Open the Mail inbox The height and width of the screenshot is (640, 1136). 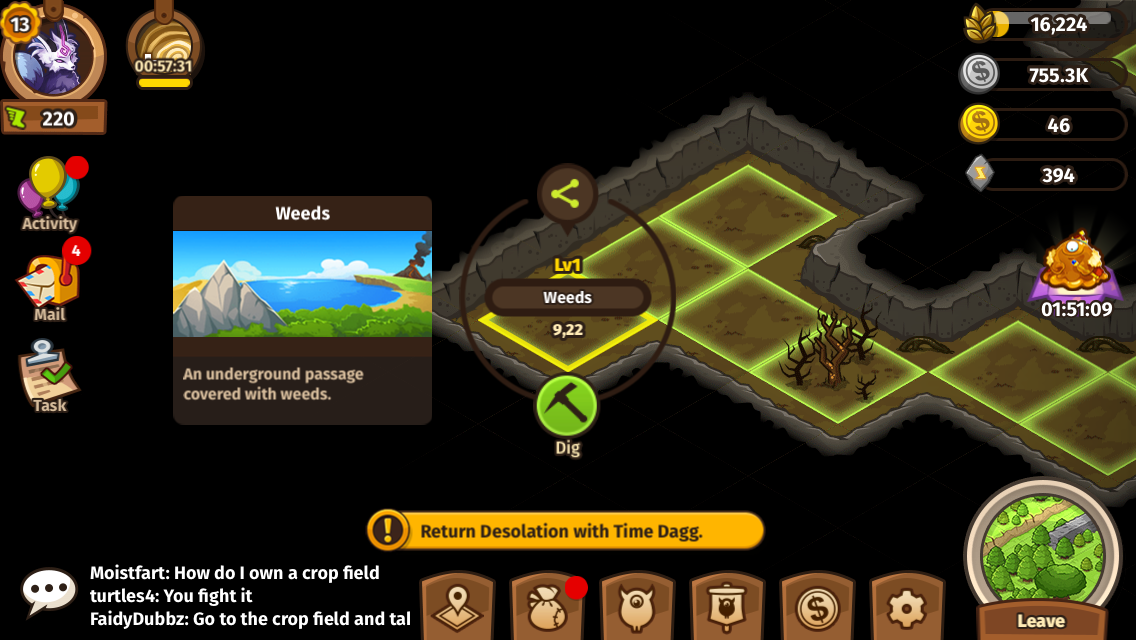pyautogui.click(x=50, y=285)
